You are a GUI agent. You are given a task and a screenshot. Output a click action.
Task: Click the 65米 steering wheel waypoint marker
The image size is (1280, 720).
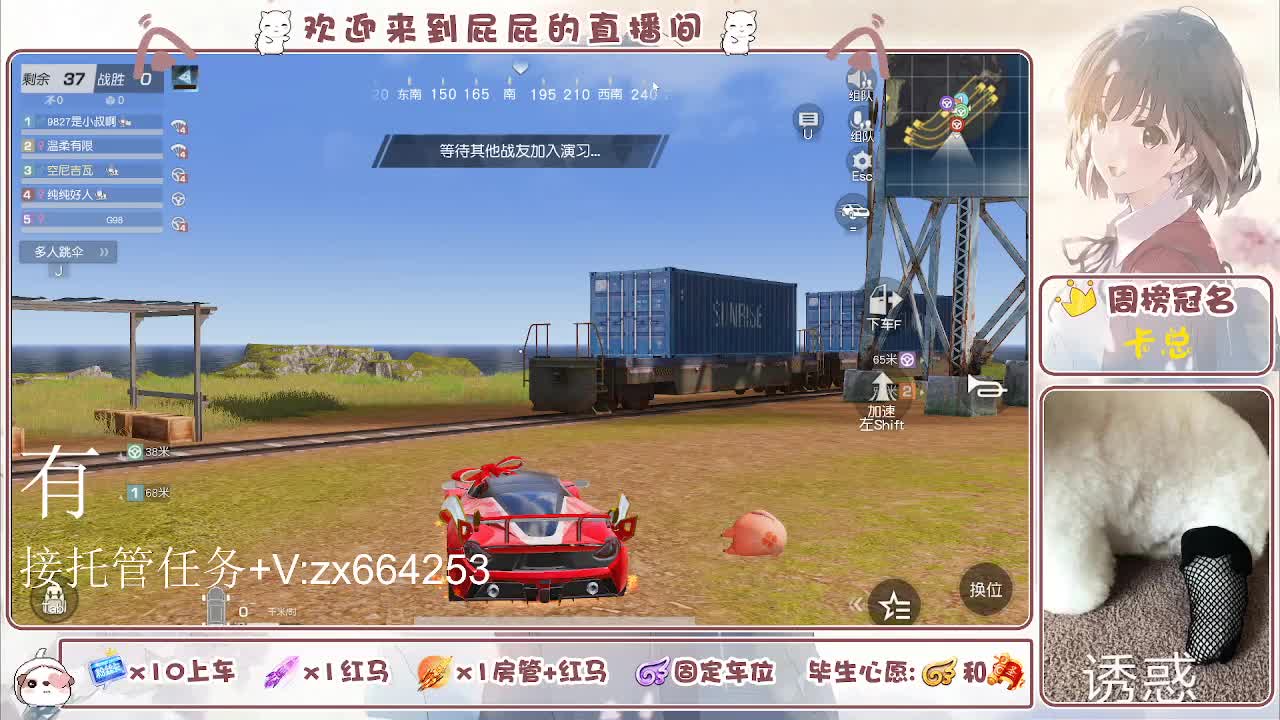(x=906, y=360)
